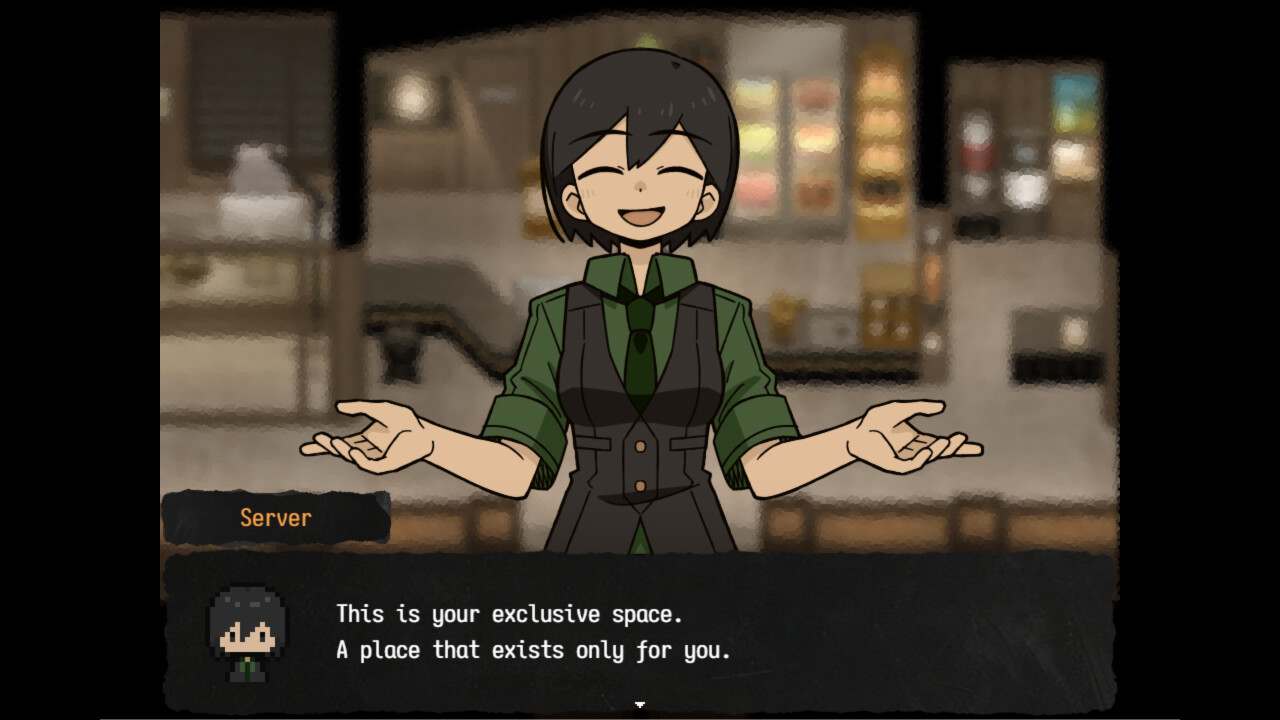Click the dialogue box to advance text

pos(640,630)
